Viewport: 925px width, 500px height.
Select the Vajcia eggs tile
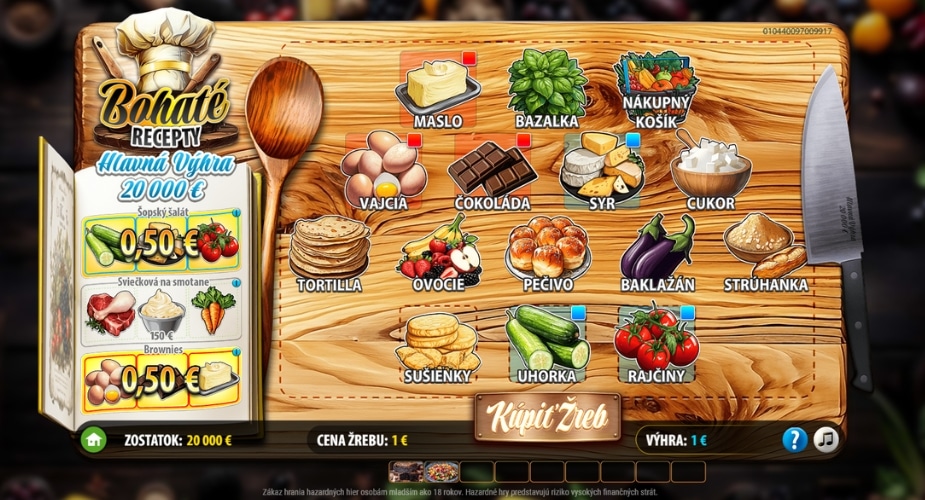pyautogui.click(x=383, y=170)
